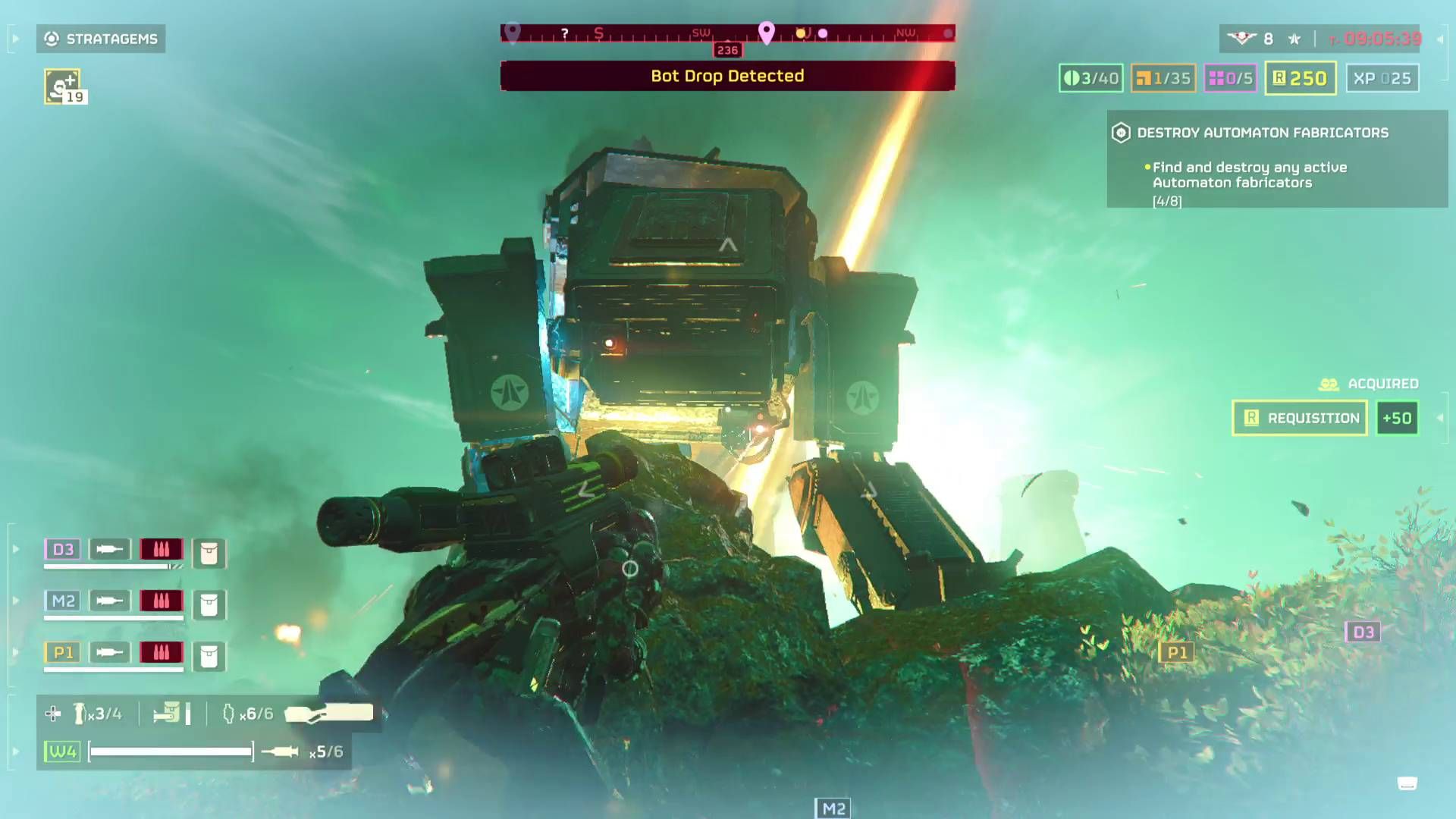Open the Stratagems menu
The width and height of the screenshot is (1456, 819).
pos(101,39)
